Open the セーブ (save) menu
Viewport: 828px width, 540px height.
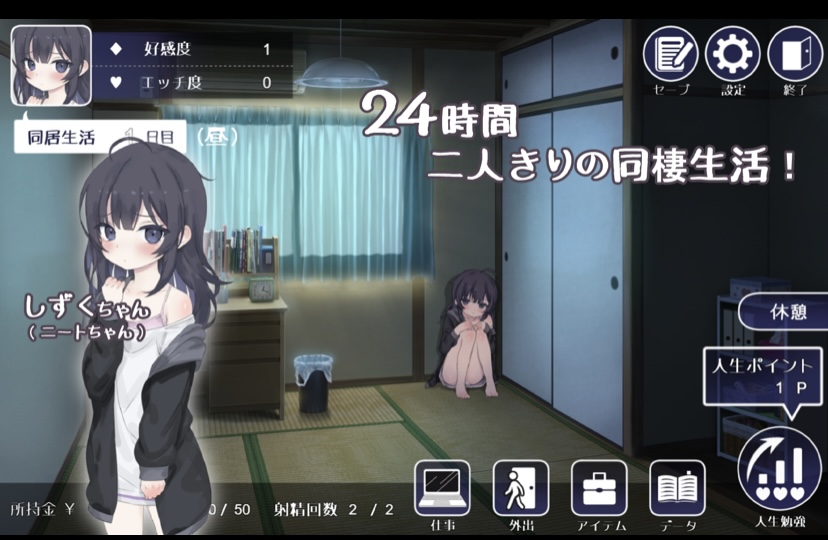(x=670, y=54)
